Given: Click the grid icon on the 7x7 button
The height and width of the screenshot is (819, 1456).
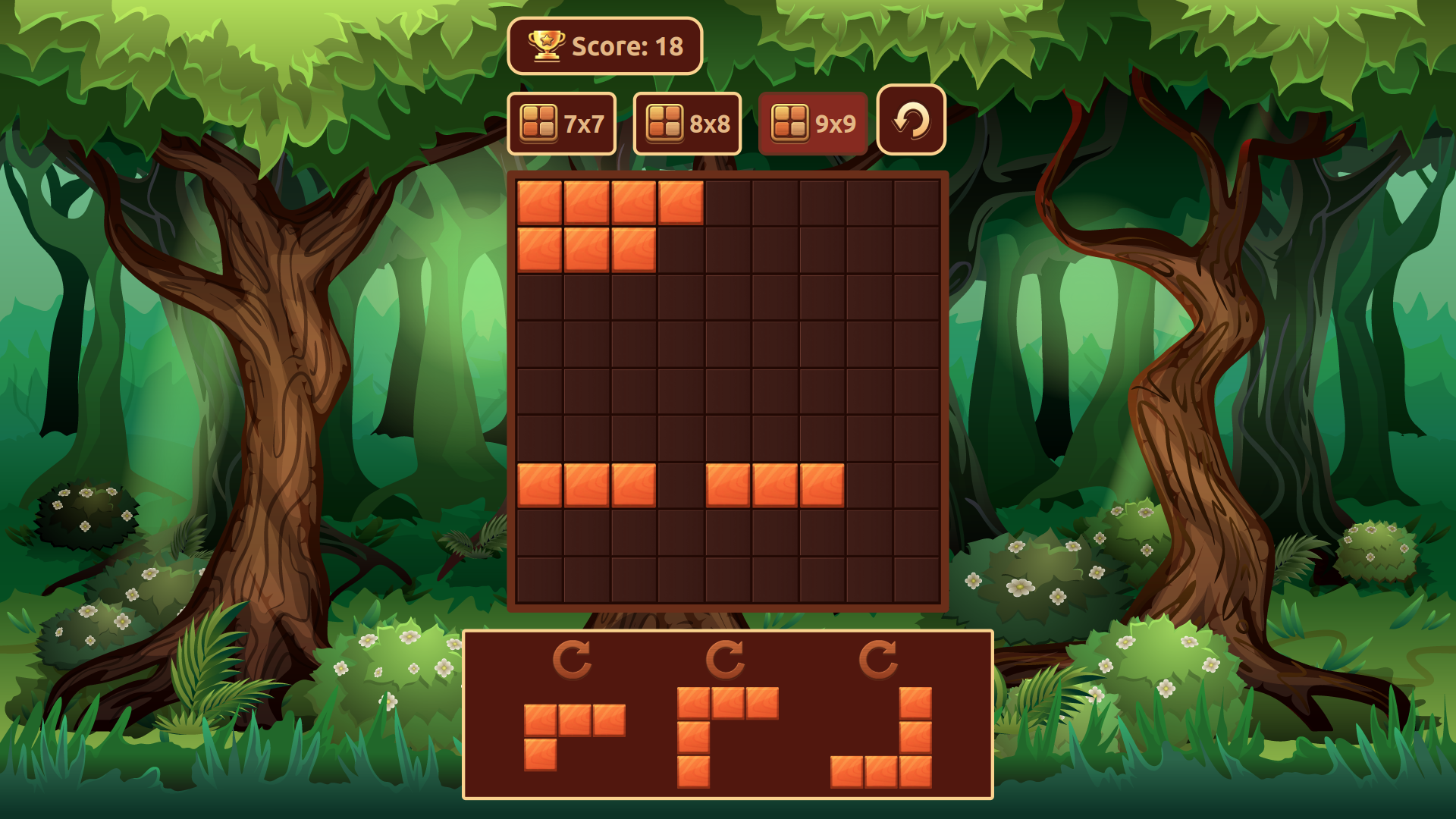Looking at the screenshot, I should click(539, 121).
